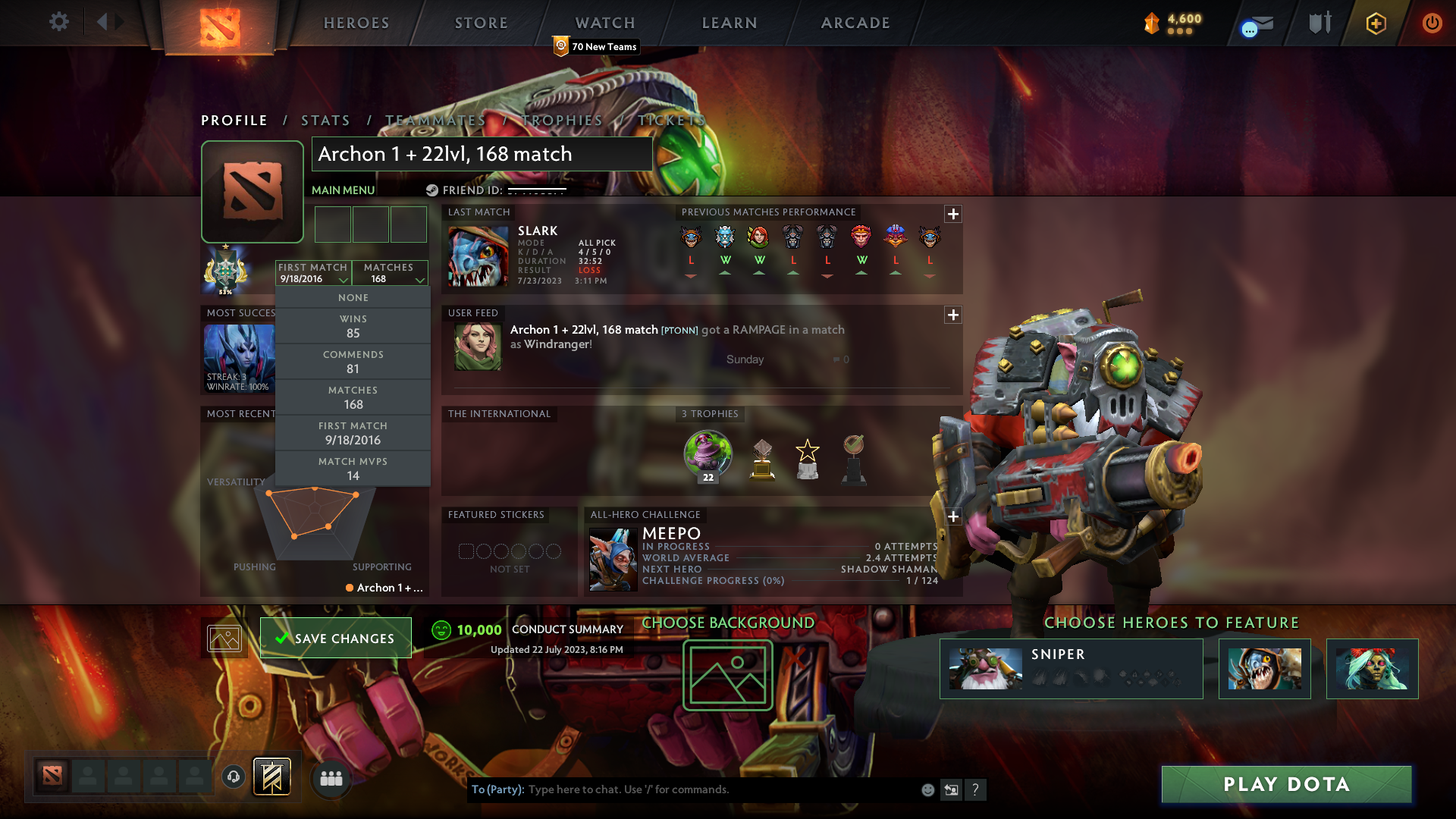
Task: Switch to the Stats tab
Action: click(x=325, y=120)
